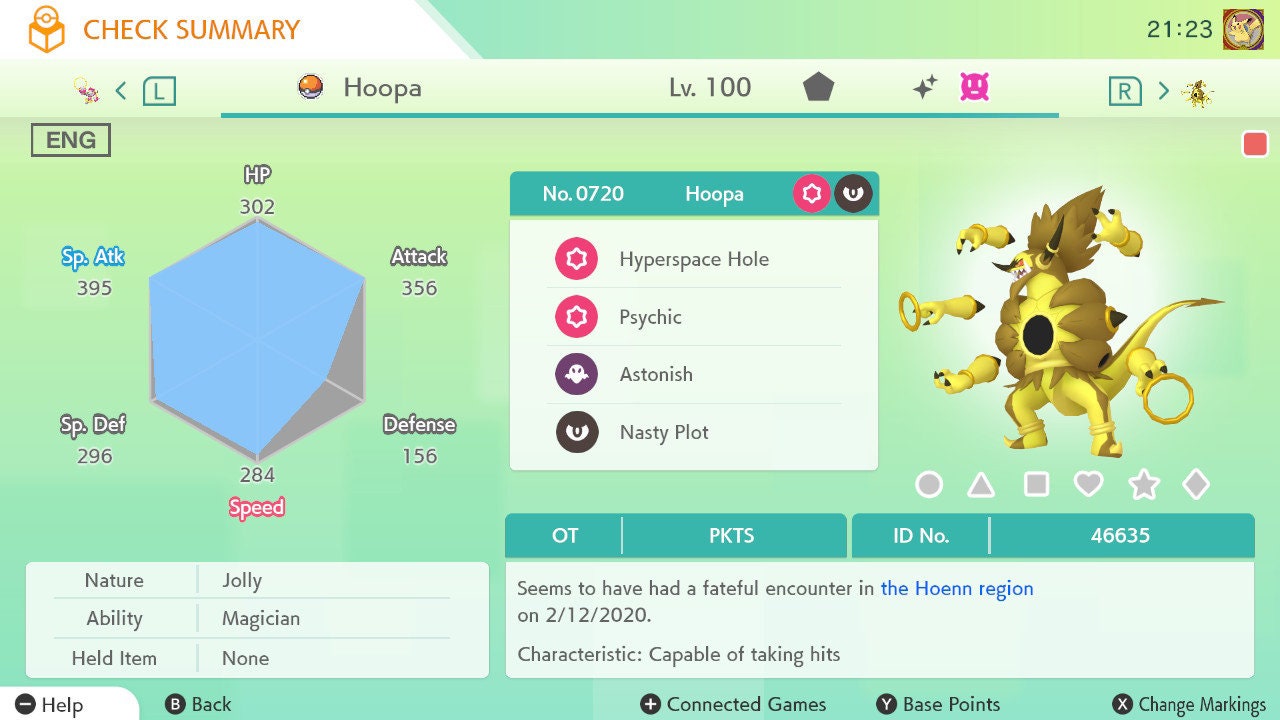This screenshot has height=720, width=1280.
Task: Toggle the square marking
Action: coord(1036,485)
